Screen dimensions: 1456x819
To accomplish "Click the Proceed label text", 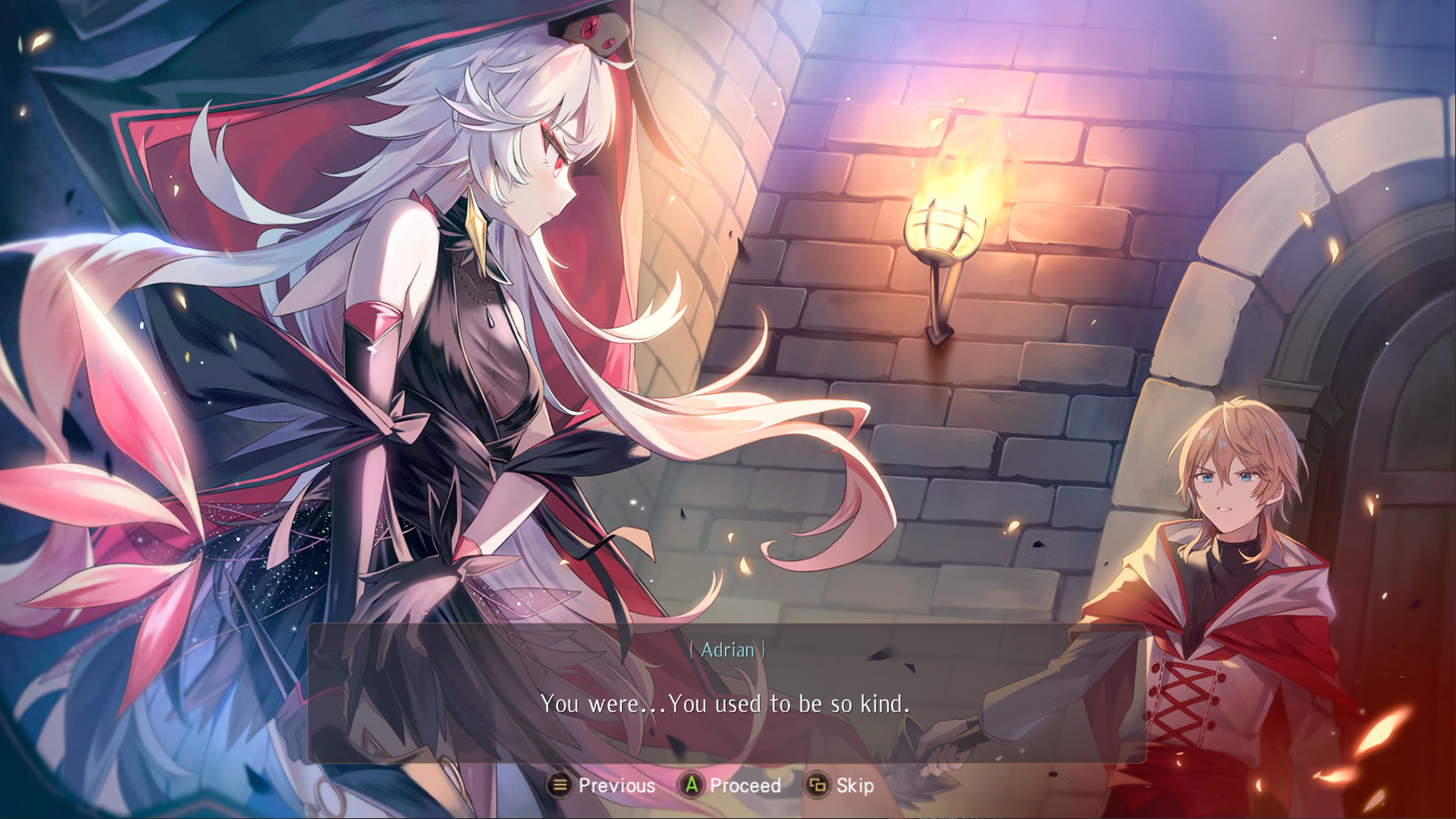I will point(745,786).
